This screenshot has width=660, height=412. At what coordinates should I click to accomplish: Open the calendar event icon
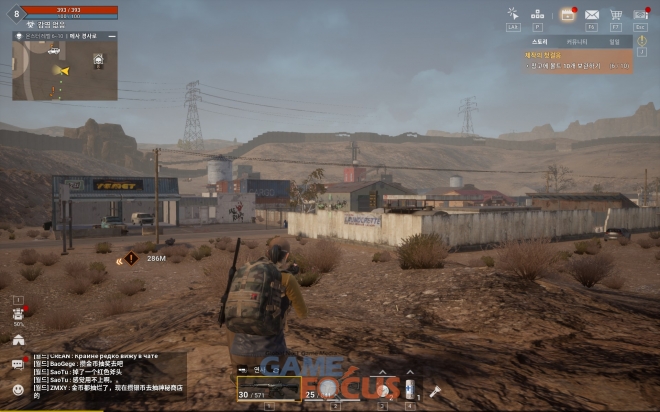coord(566,14)
